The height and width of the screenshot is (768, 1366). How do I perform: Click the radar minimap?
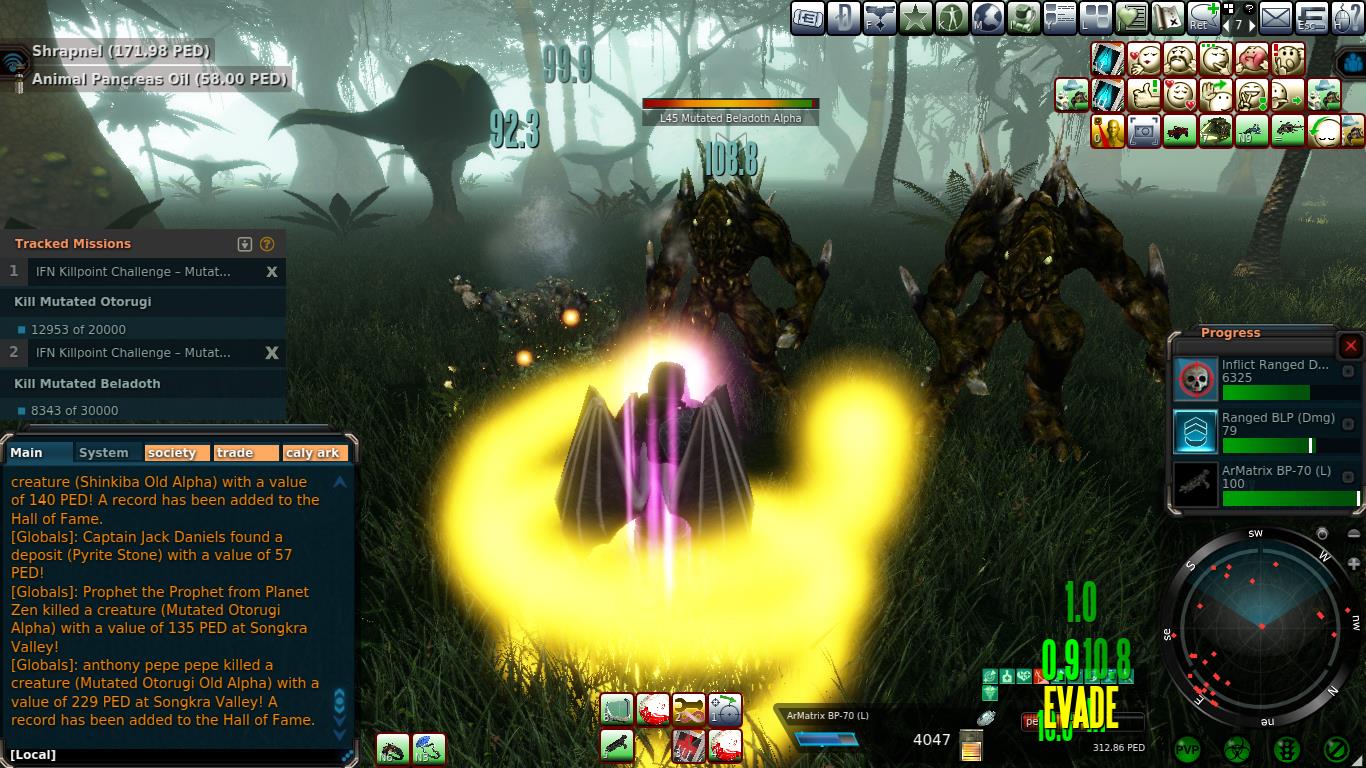pos(1262,627)
